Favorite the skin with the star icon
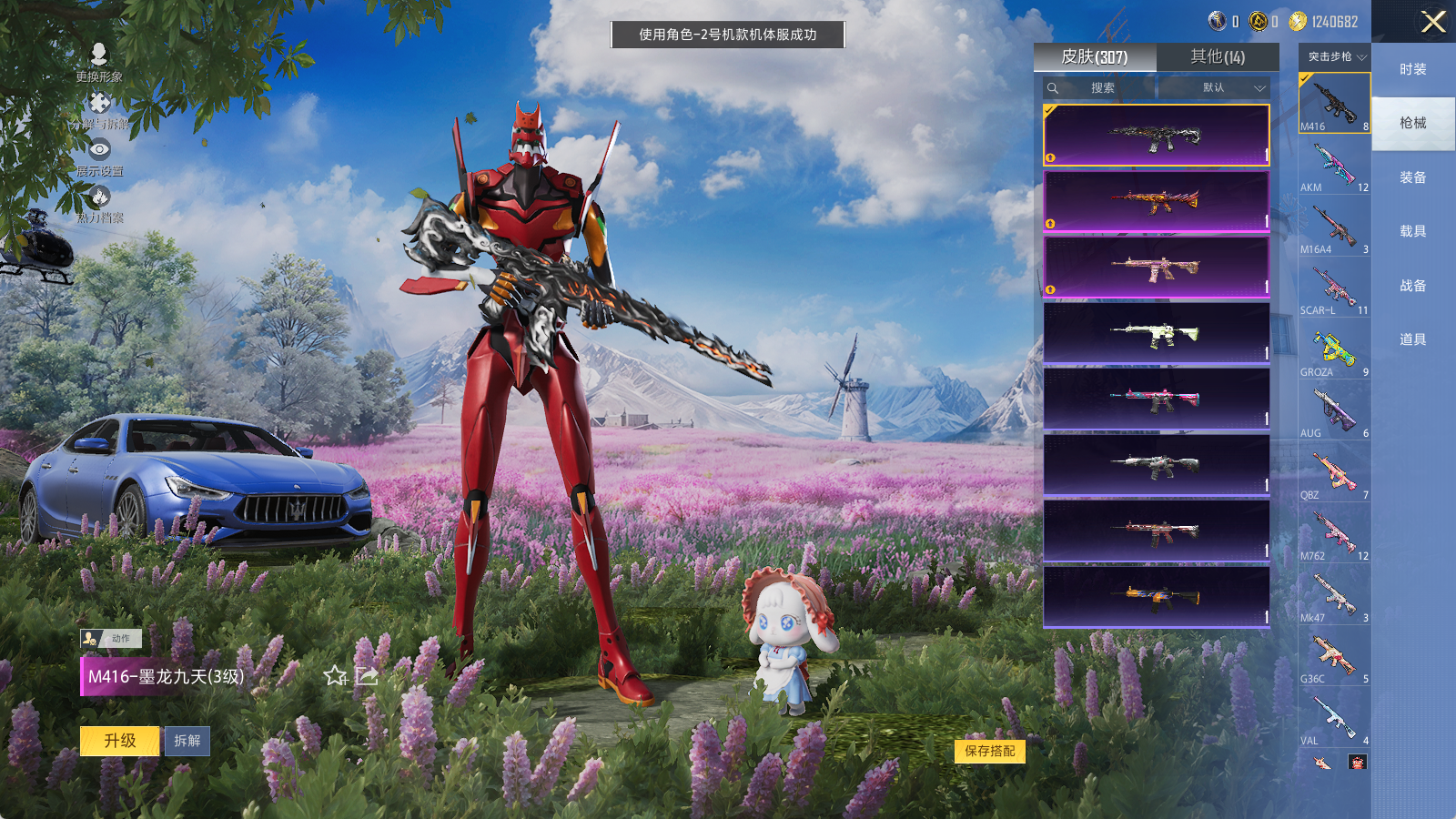Screen dimensions: 1456x819 336,676
